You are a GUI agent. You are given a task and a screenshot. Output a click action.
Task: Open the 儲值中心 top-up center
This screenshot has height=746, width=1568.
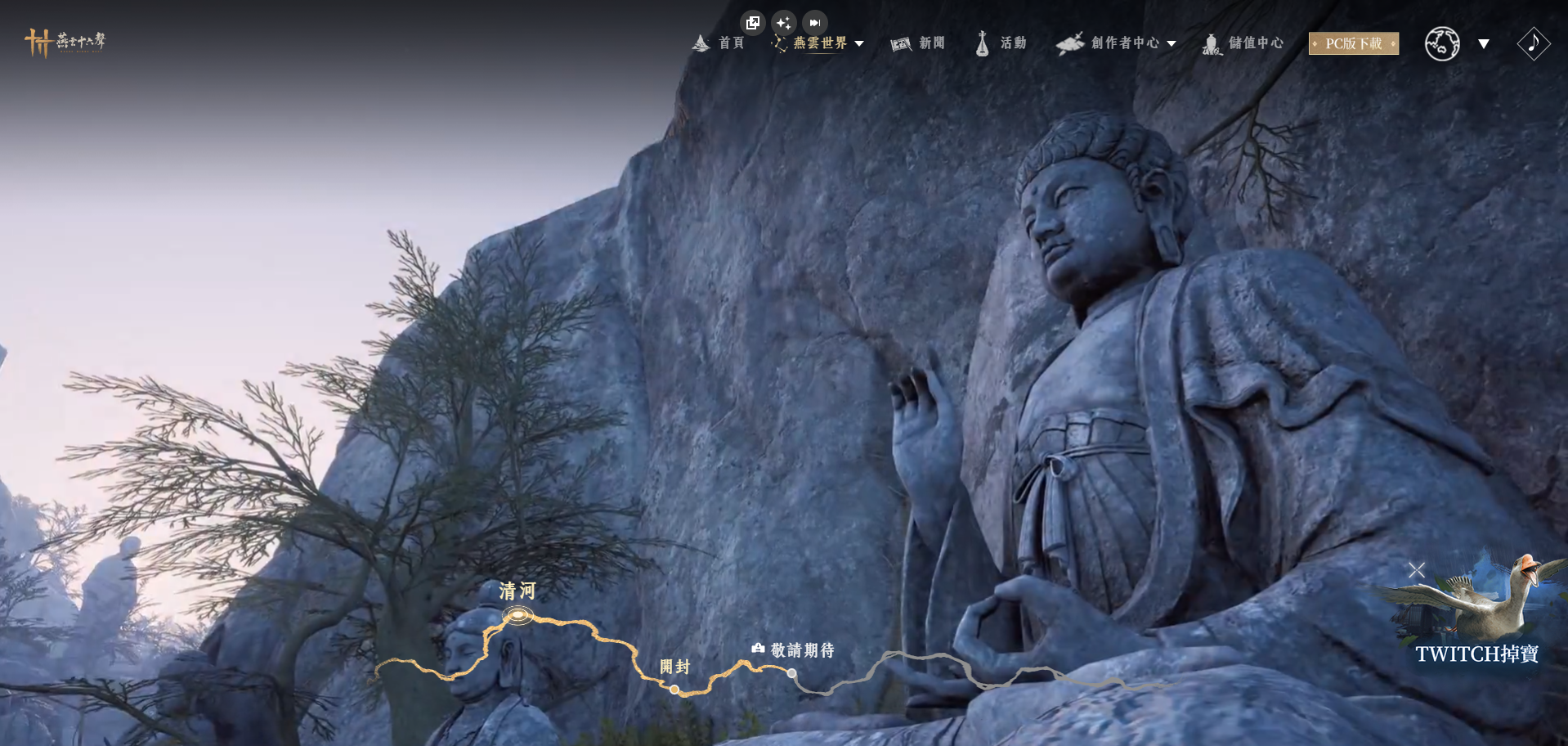tap(1243, 43)
